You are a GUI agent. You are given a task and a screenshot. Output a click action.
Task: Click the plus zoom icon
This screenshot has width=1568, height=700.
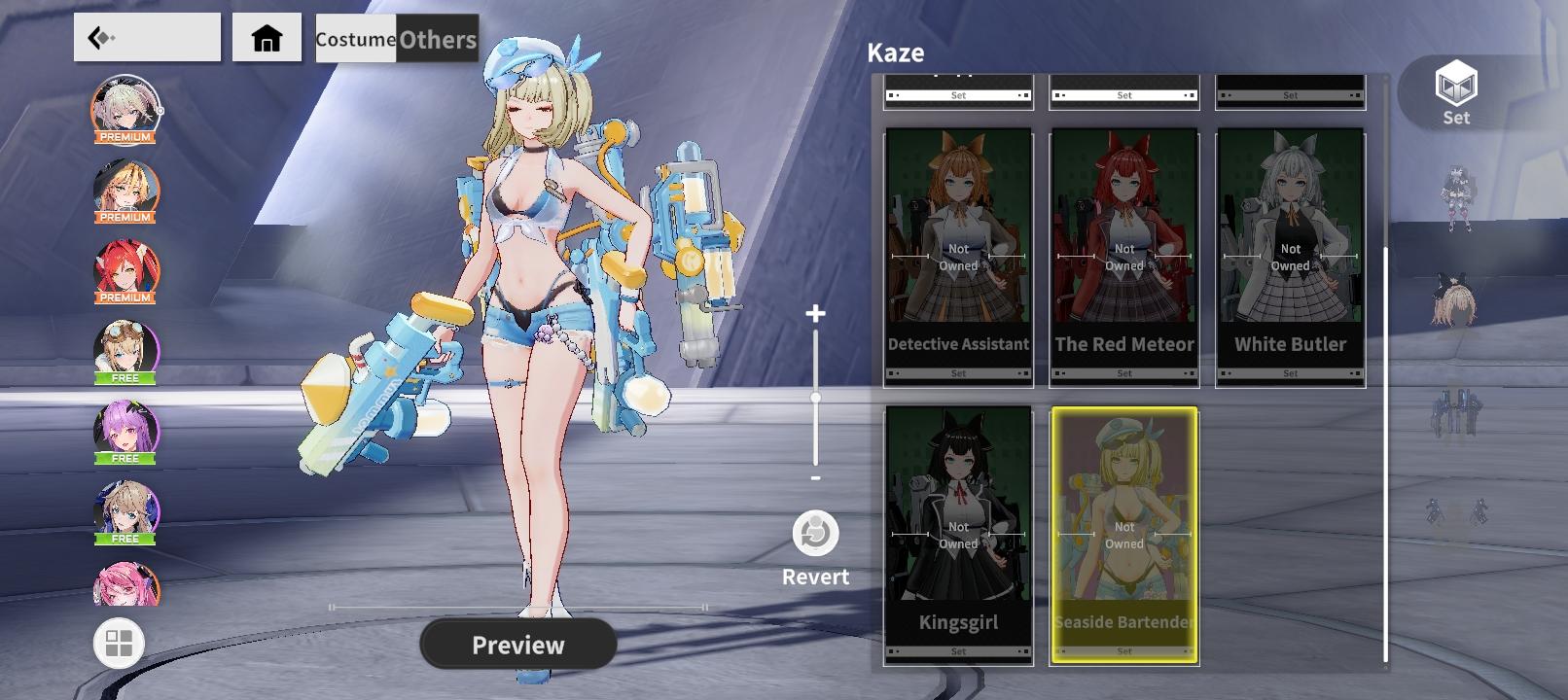pyautogui.click(x=814, y=314)
